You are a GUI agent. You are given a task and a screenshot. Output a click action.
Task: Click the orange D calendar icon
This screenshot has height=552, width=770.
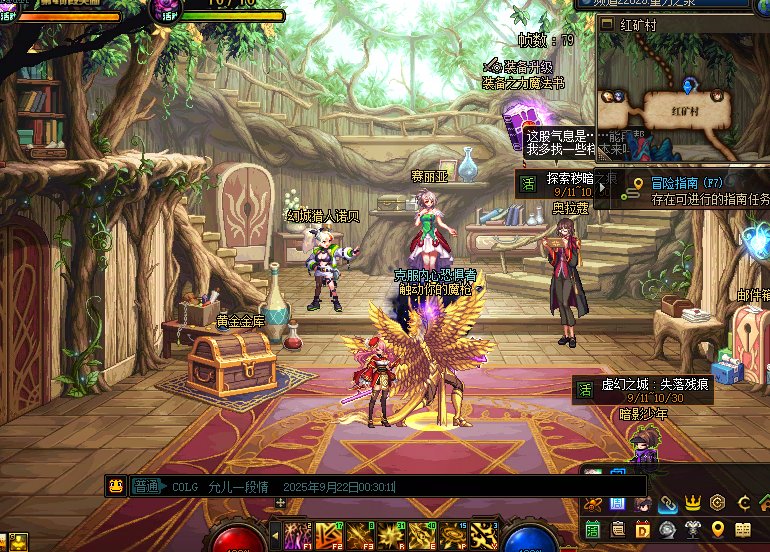click(x=642, y=529)
